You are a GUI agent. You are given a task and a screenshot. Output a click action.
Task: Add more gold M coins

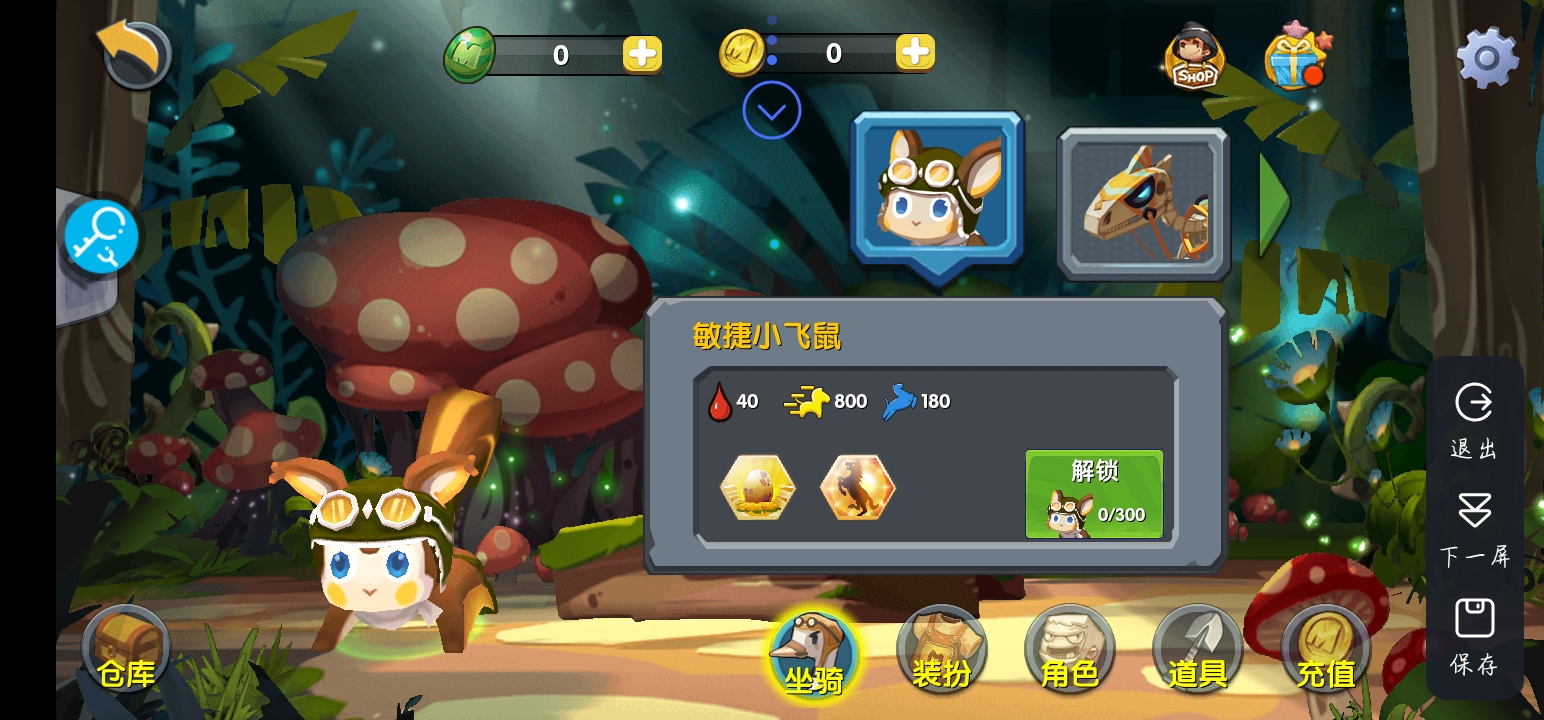click(914, 52)
